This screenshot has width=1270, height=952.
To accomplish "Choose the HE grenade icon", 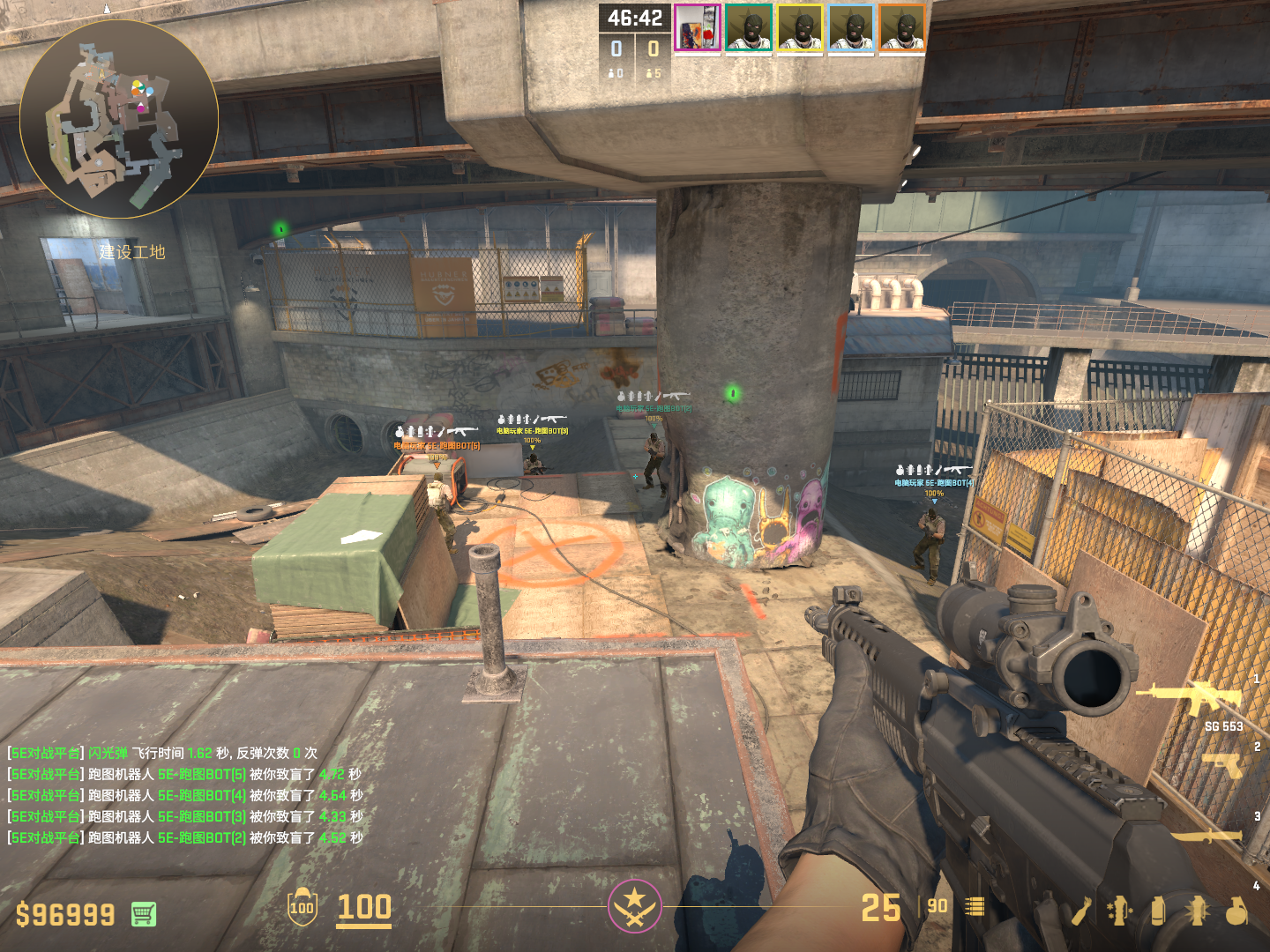I will (x=1236, y=911).
